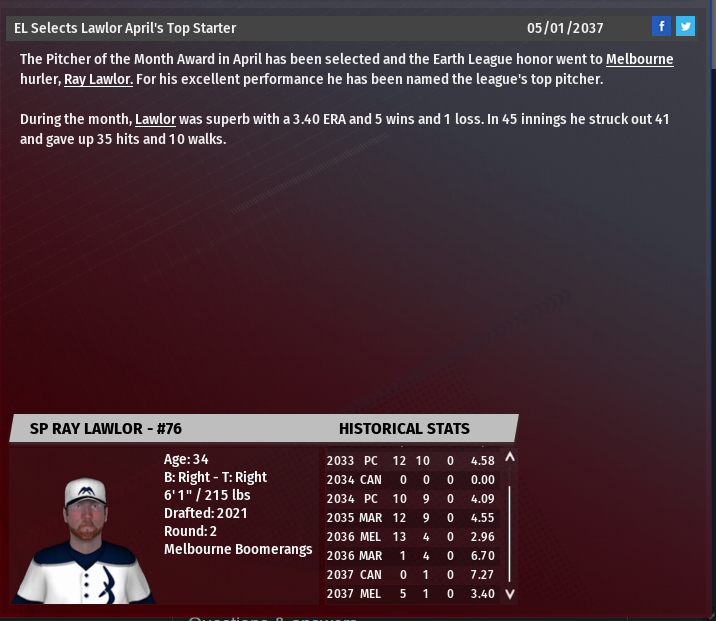This screenshot has height=621, width=716.
Task: Share the article on Twitter
Action: [685, 27]
